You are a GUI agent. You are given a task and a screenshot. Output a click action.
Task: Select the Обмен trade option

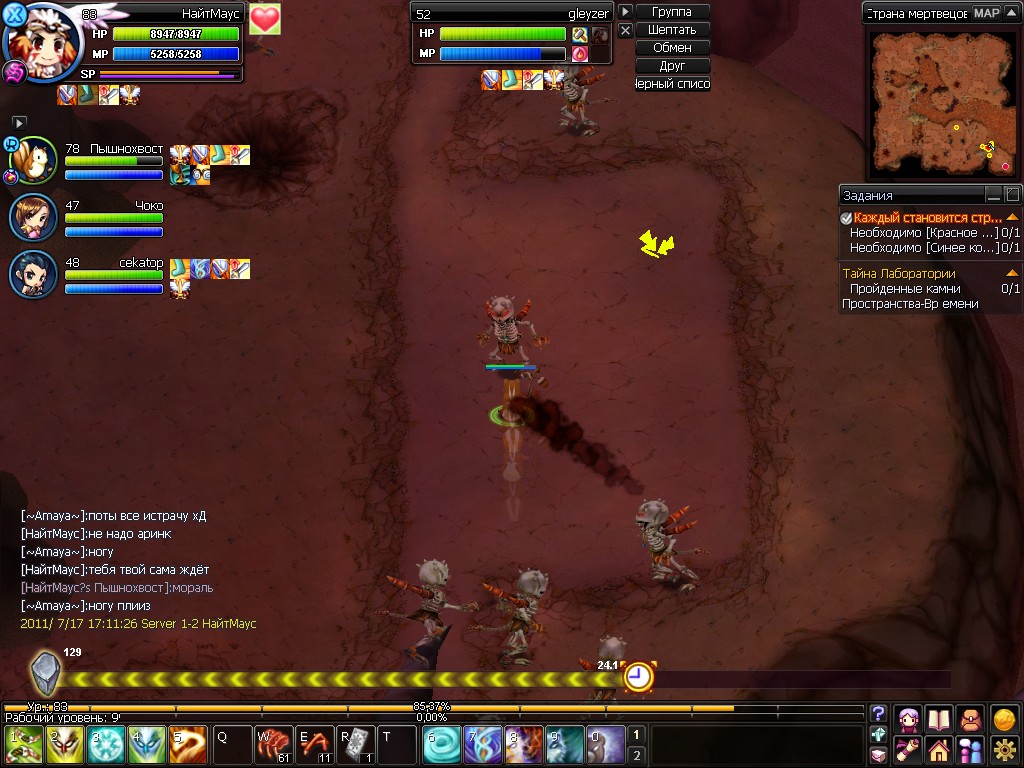point(671,48)
